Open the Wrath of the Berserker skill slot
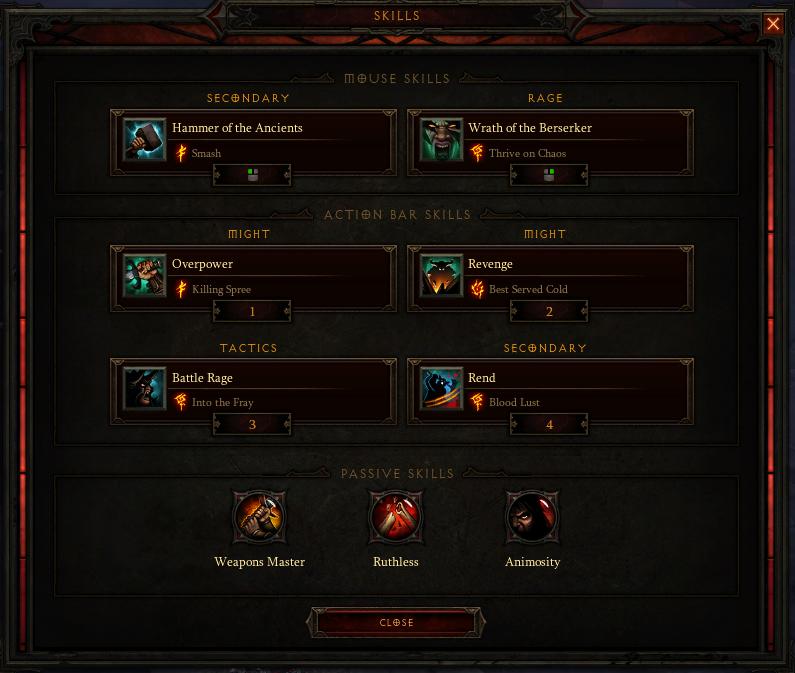795x673 pixels. [549, 141]
